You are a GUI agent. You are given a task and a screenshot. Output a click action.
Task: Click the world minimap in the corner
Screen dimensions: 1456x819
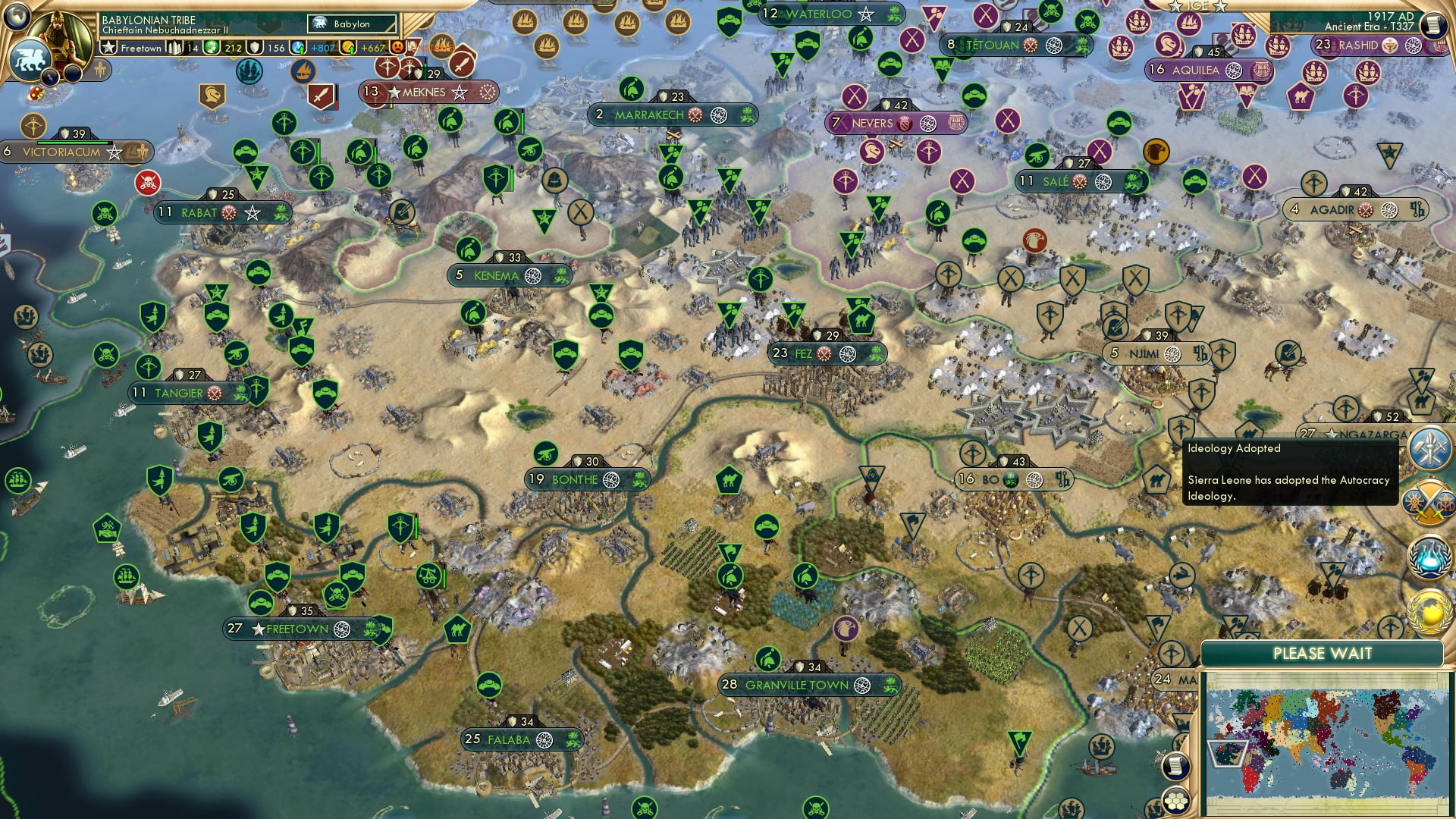(x=1327, y=743)
